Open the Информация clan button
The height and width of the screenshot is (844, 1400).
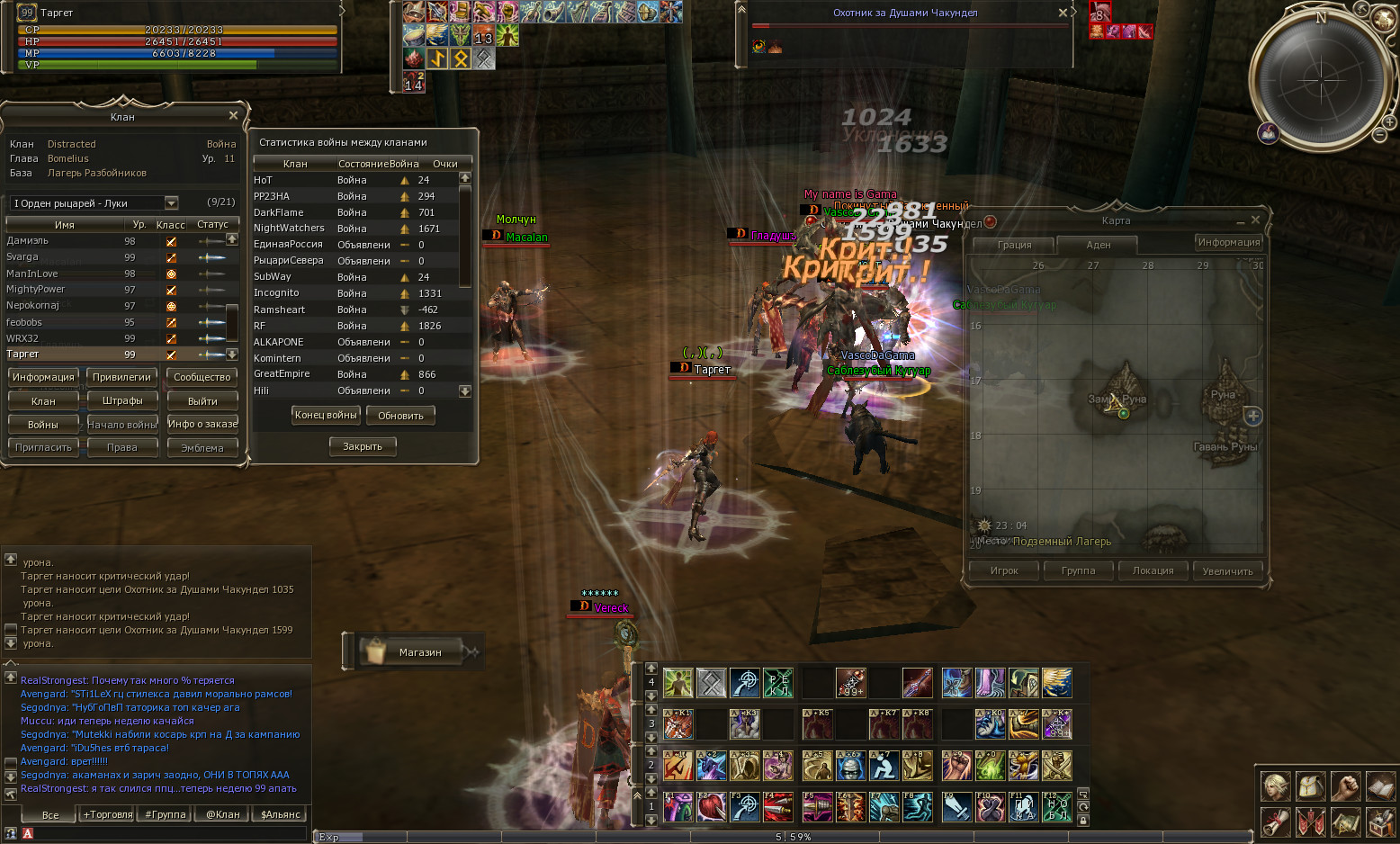43,377
